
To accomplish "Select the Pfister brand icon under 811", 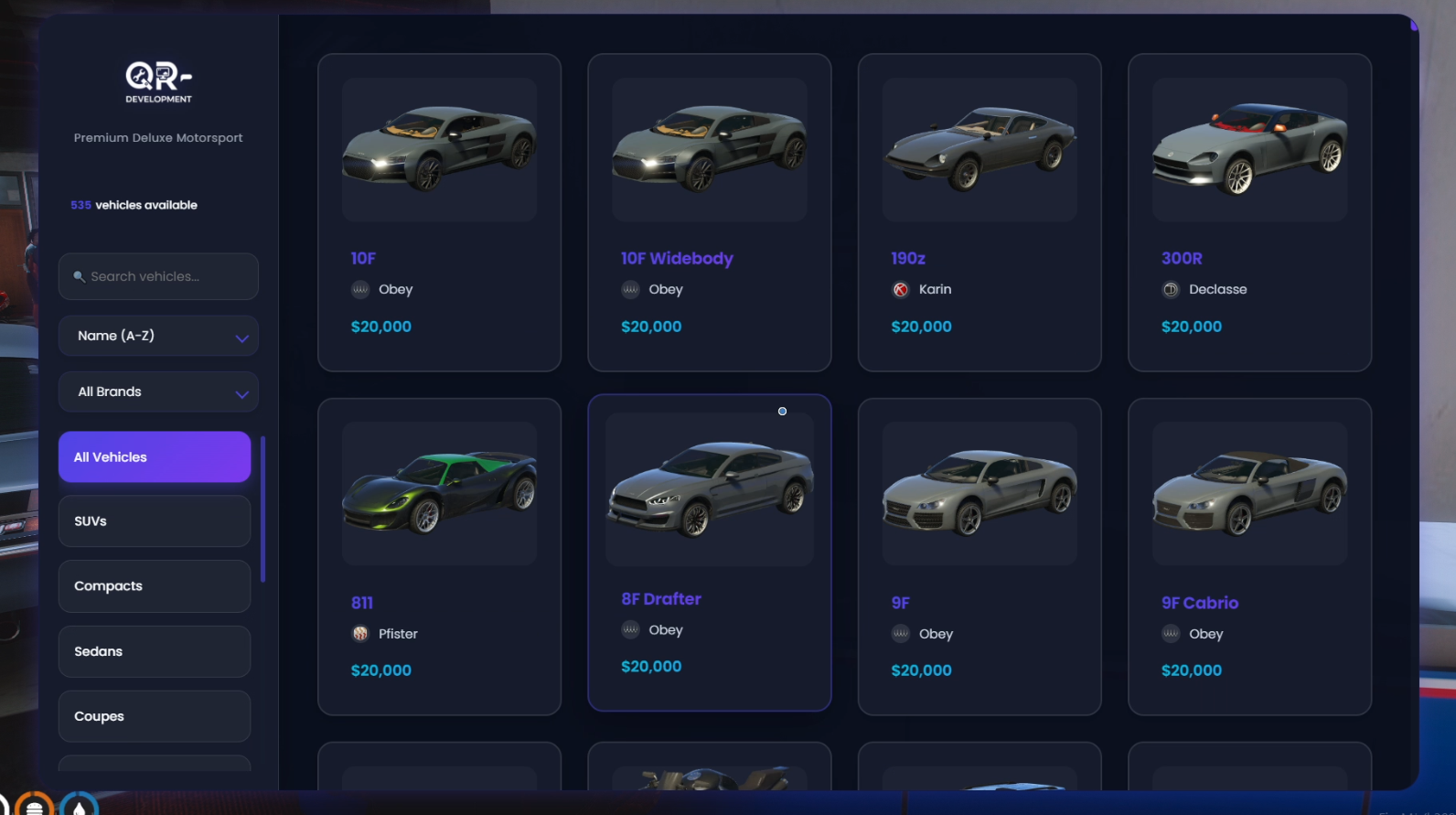I will [359, 633].
